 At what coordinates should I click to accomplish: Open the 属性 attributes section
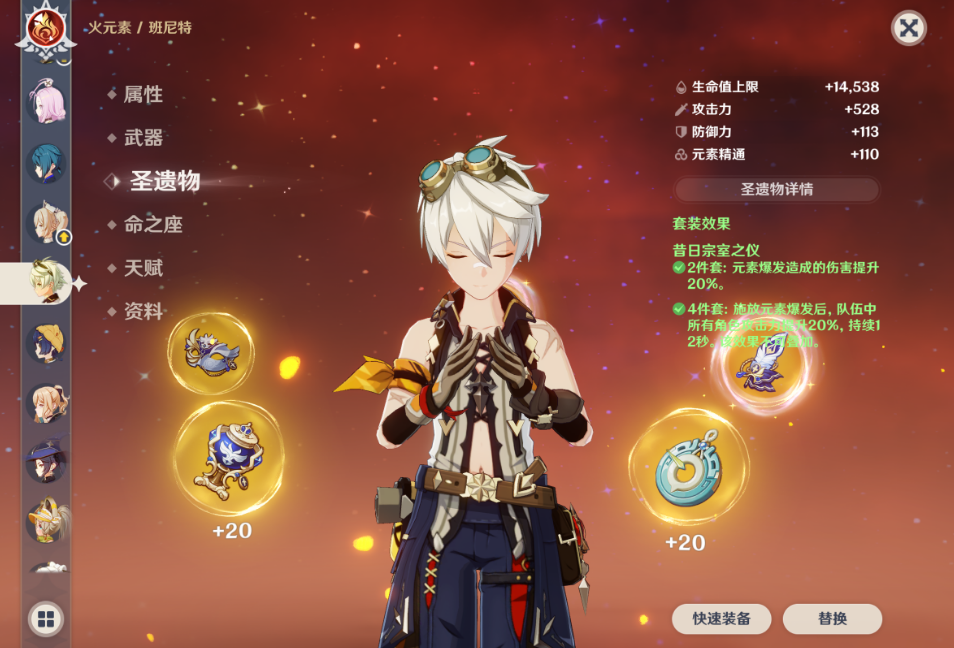coord(142,95)
